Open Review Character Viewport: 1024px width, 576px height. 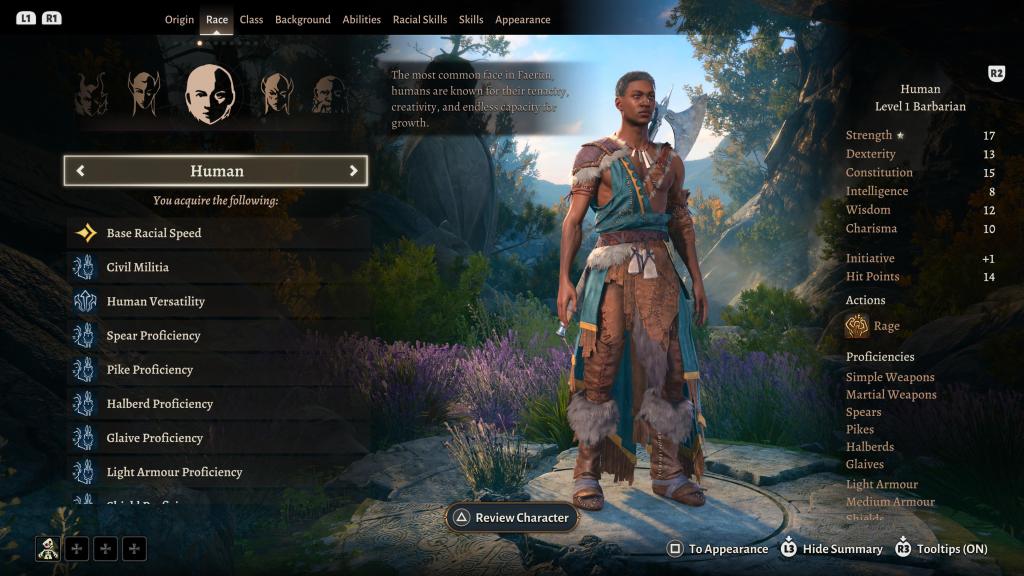[512, 518]
